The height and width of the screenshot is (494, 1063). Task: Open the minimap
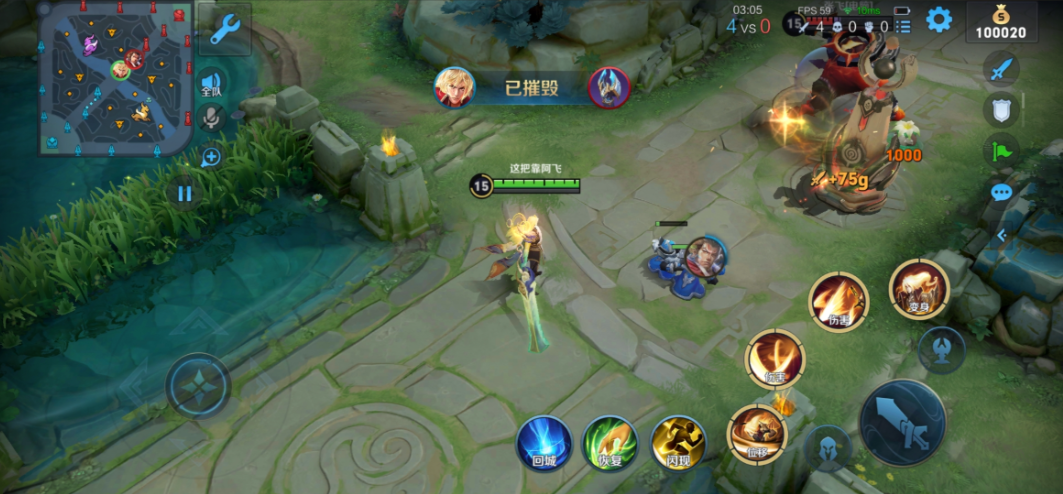pyautogui.click(x=115, y=78)
